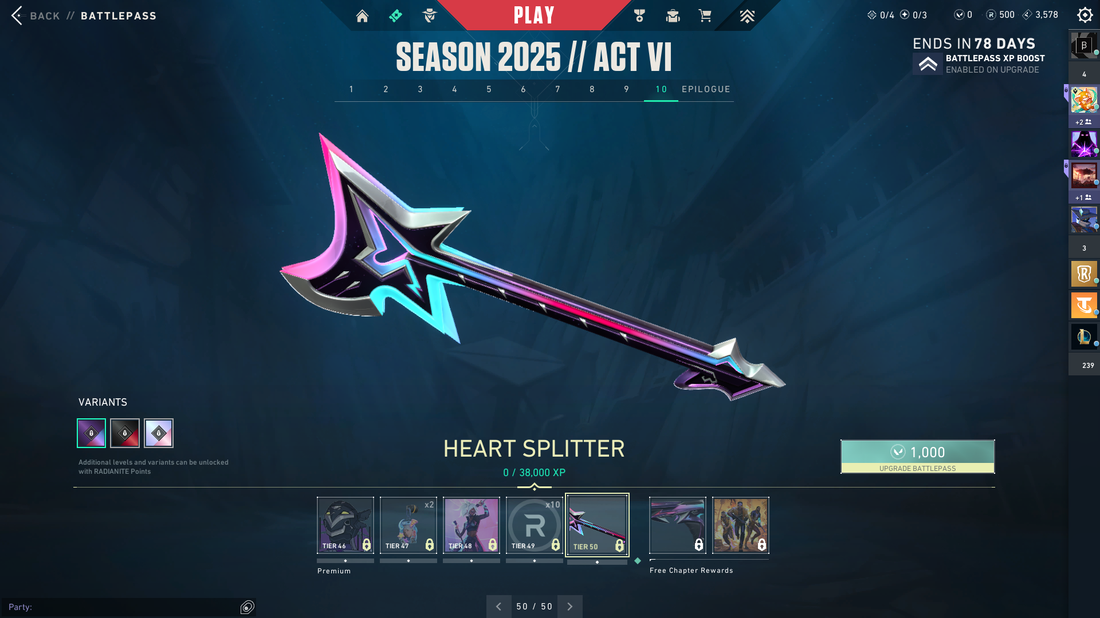This screenshot has height=618, width=1100.
Task: Go to the Home screen icon
Action: (362, 16)
